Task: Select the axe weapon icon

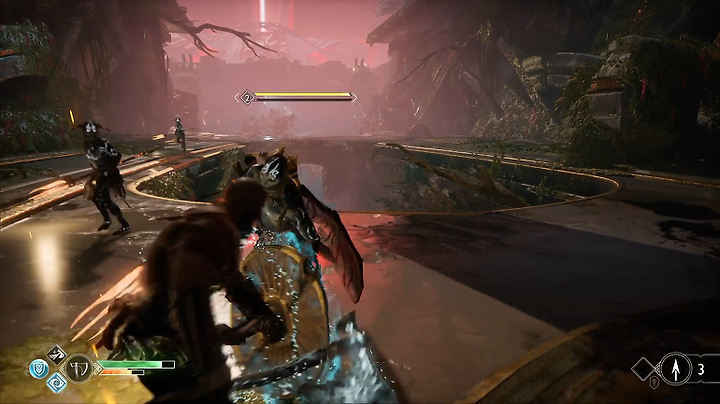Action: point(78,367)
